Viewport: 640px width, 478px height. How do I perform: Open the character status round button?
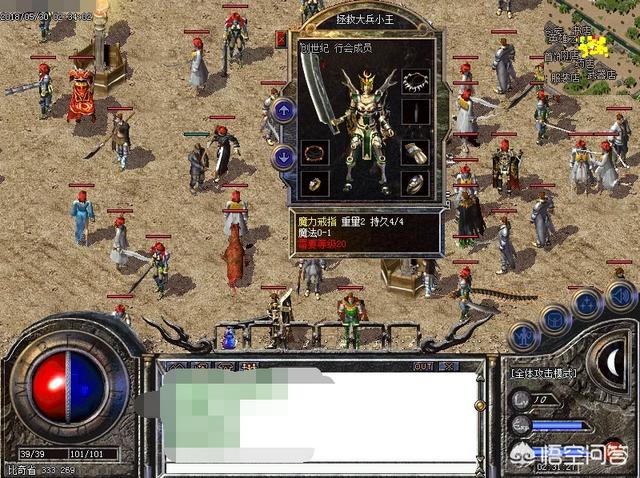click(x=524, y=336)
